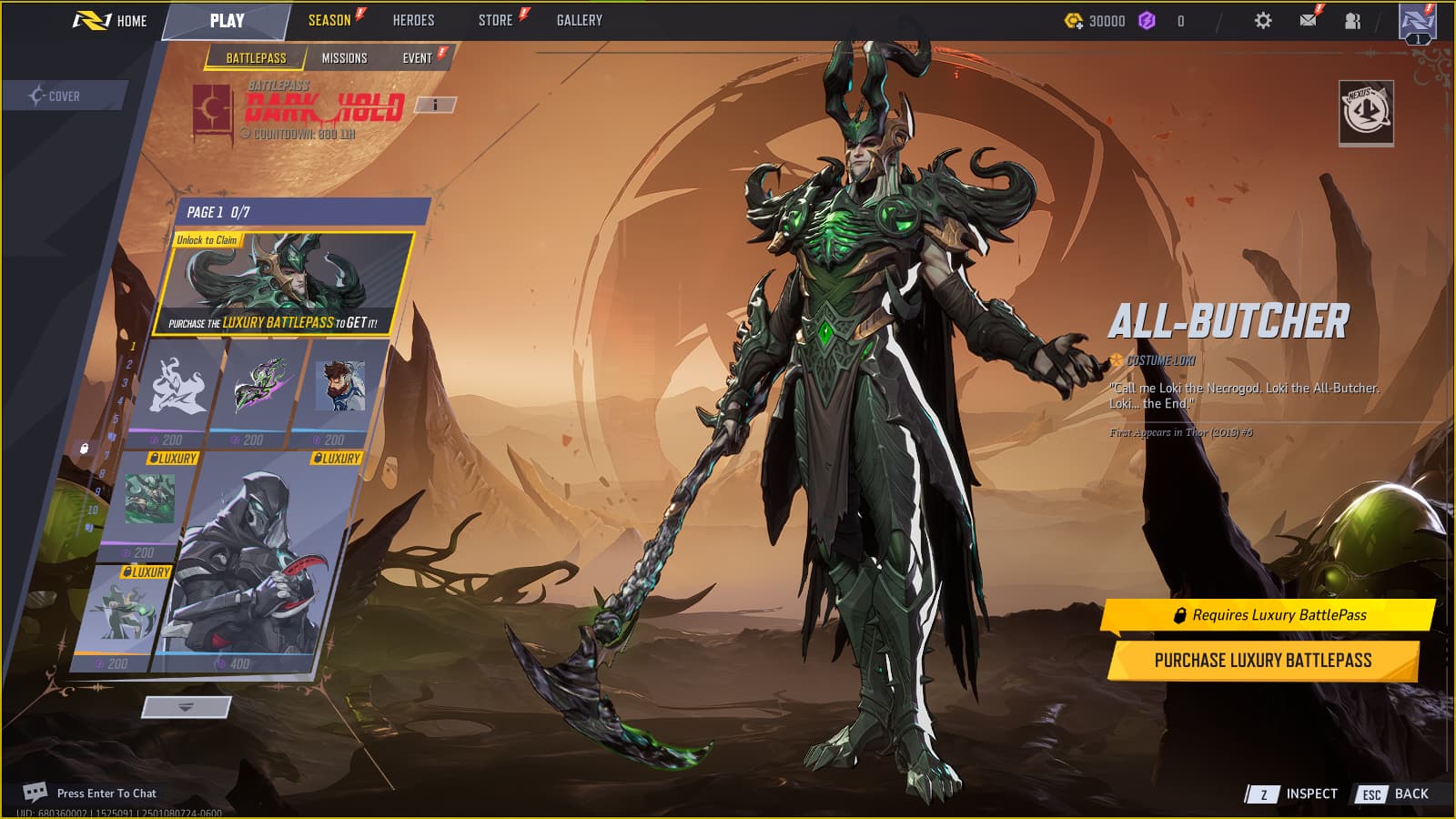Open the mail inbox

click(x=1308, y=20)
